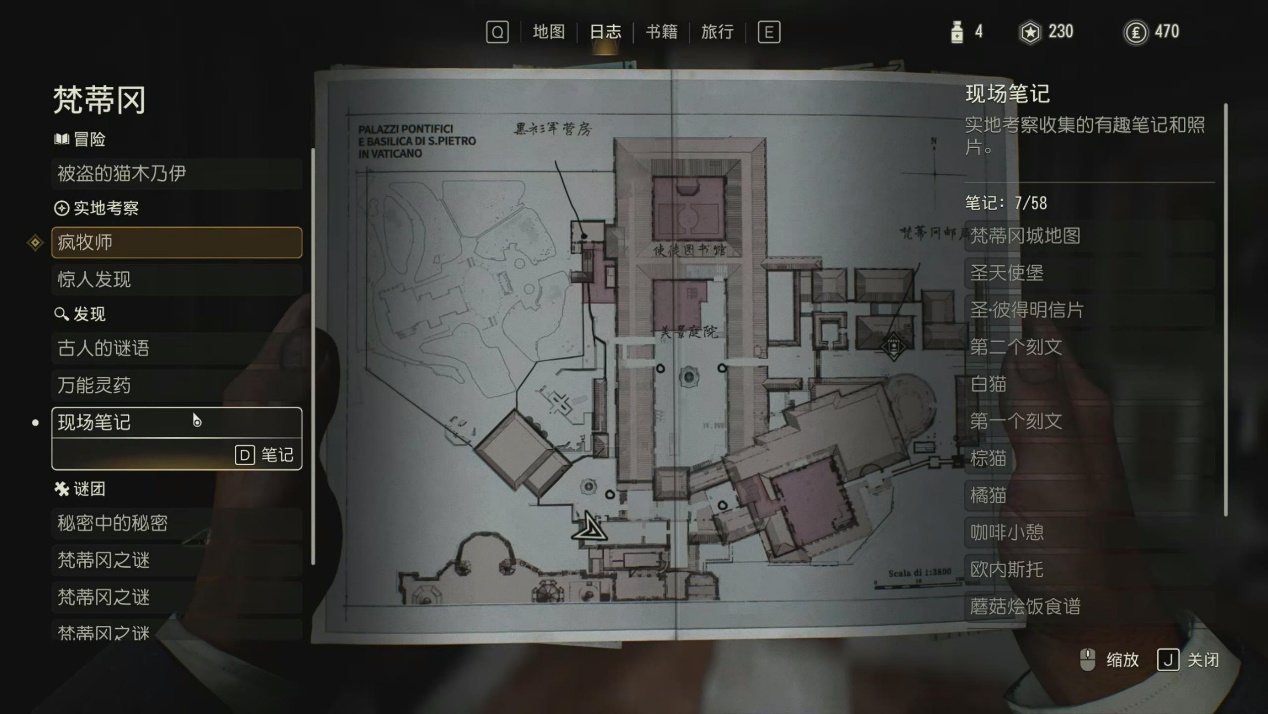
Task: Click the diamond objective marker on the map
Action: [894, 348]
